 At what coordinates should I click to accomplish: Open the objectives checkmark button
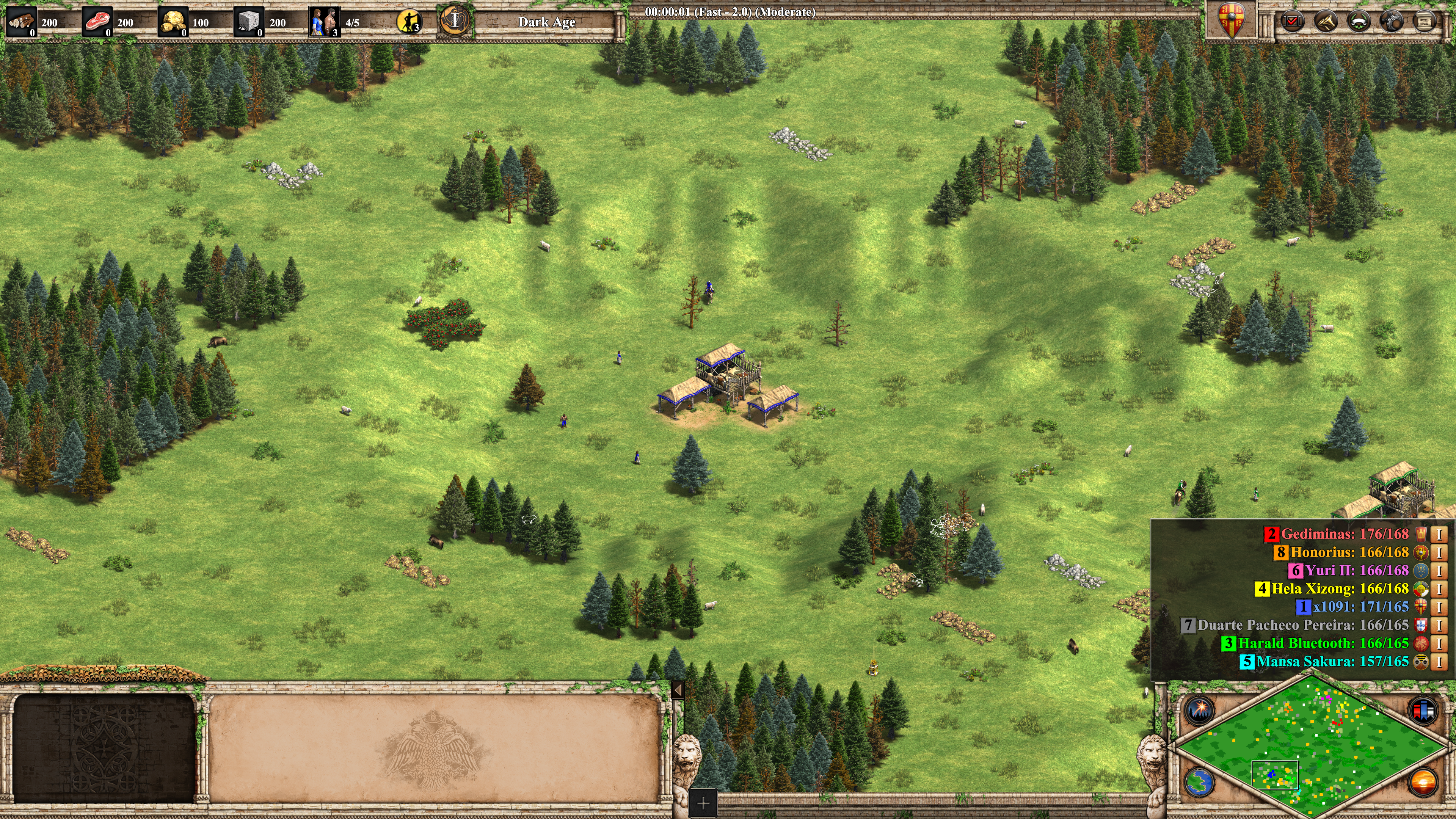[1291, 22]
